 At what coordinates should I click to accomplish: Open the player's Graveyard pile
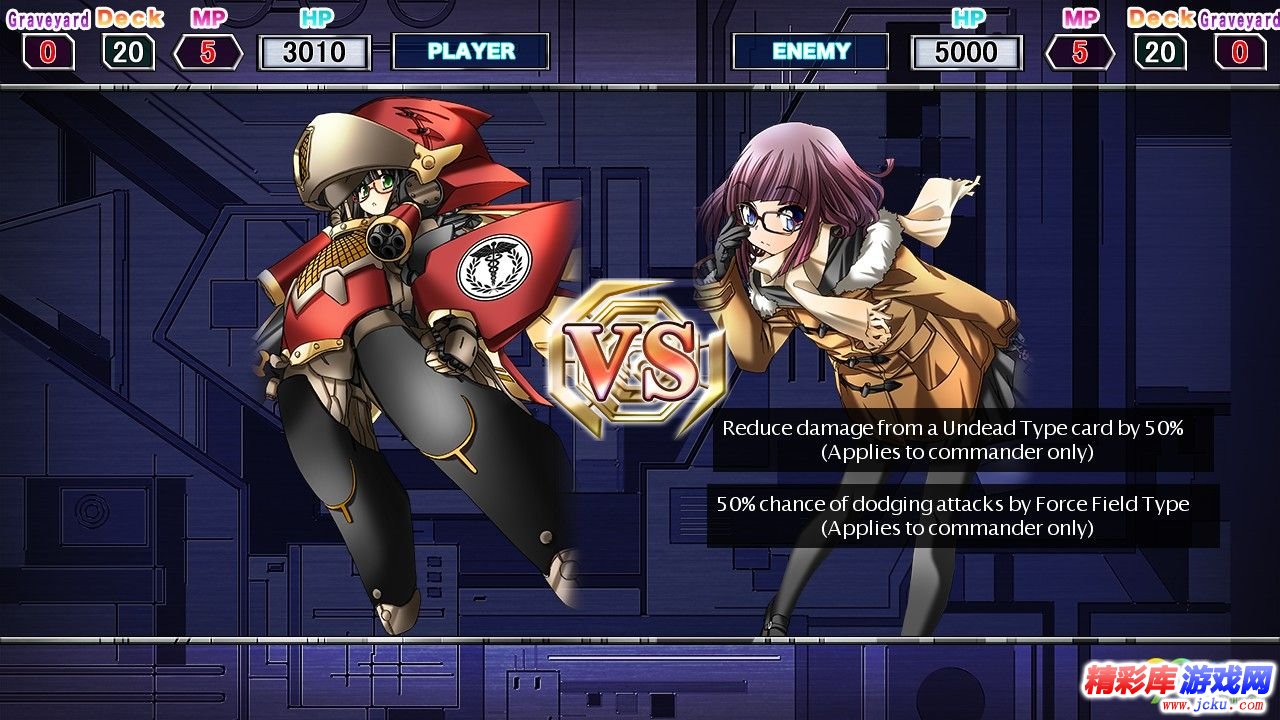click(x=48, y=51)
